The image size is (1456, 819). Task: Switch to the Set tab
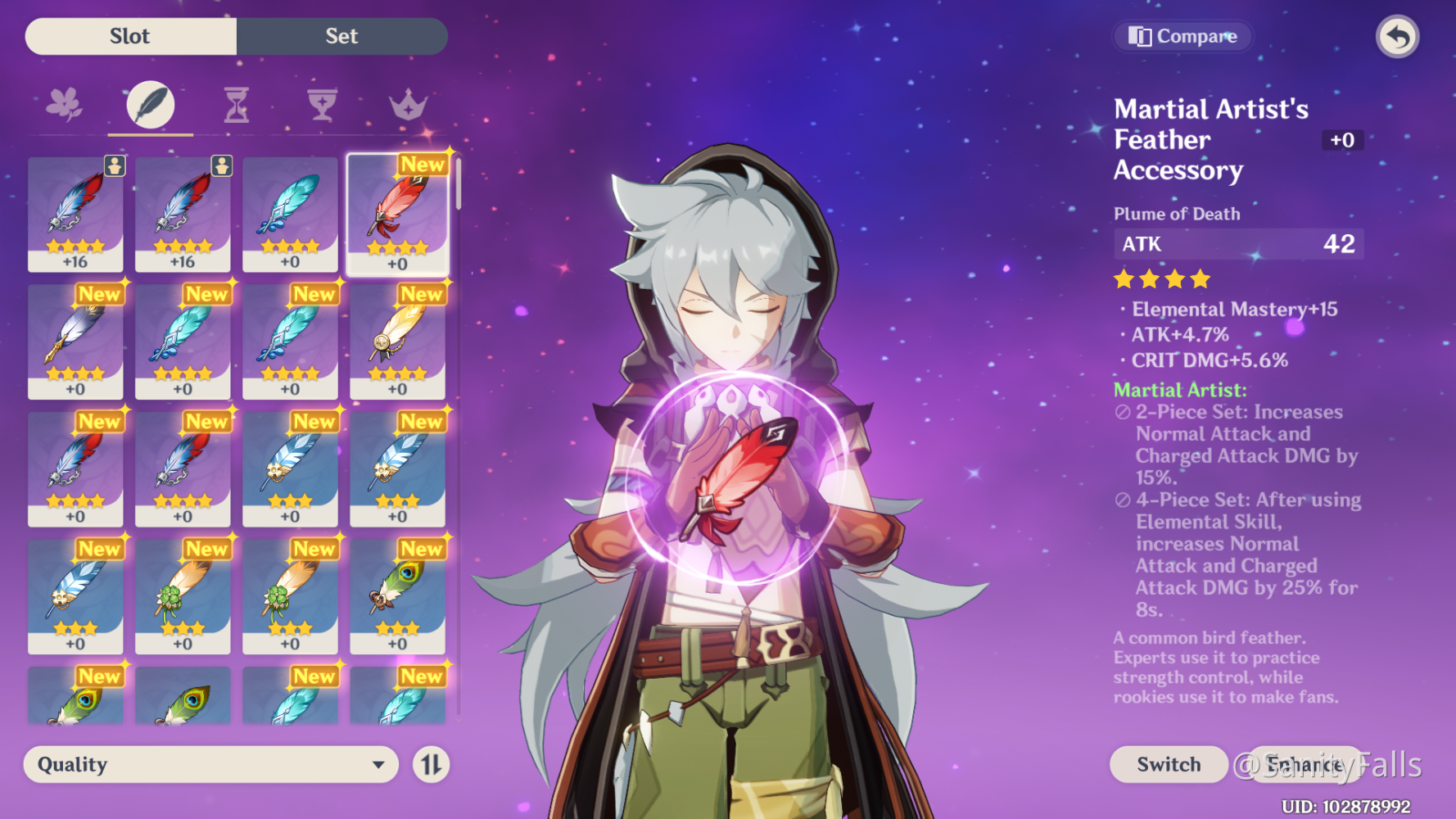[341, 36]
